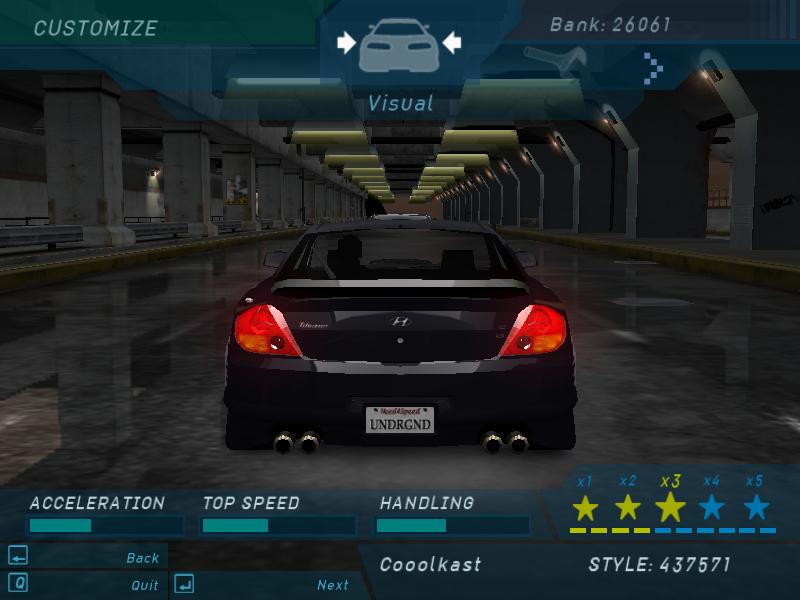
Task: Go Back from the Customize screen
Action: 143,558
